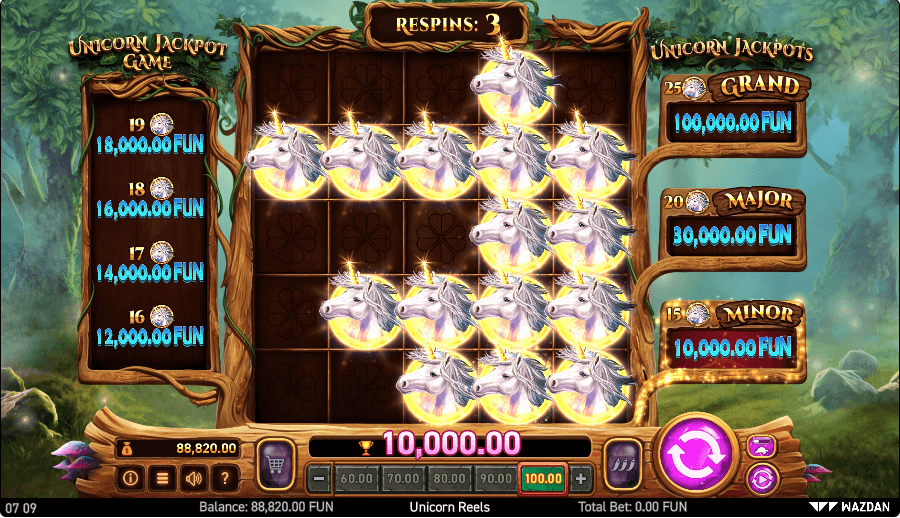Decrease the bet with the minus button
The height and width of the screenshot is (518, 900).
(320, 479)
